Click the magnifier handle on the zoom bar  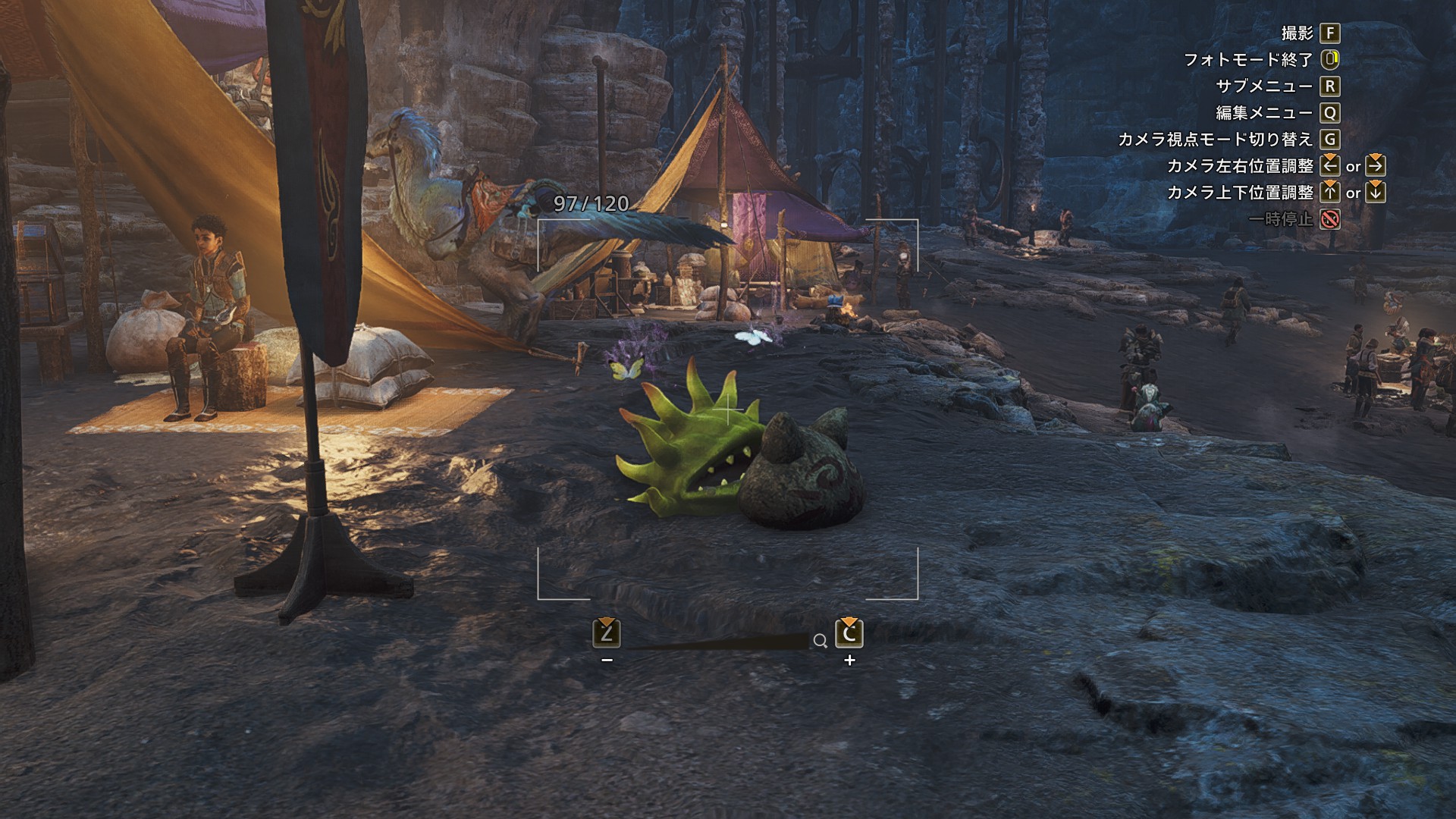[x=820, y=642]
